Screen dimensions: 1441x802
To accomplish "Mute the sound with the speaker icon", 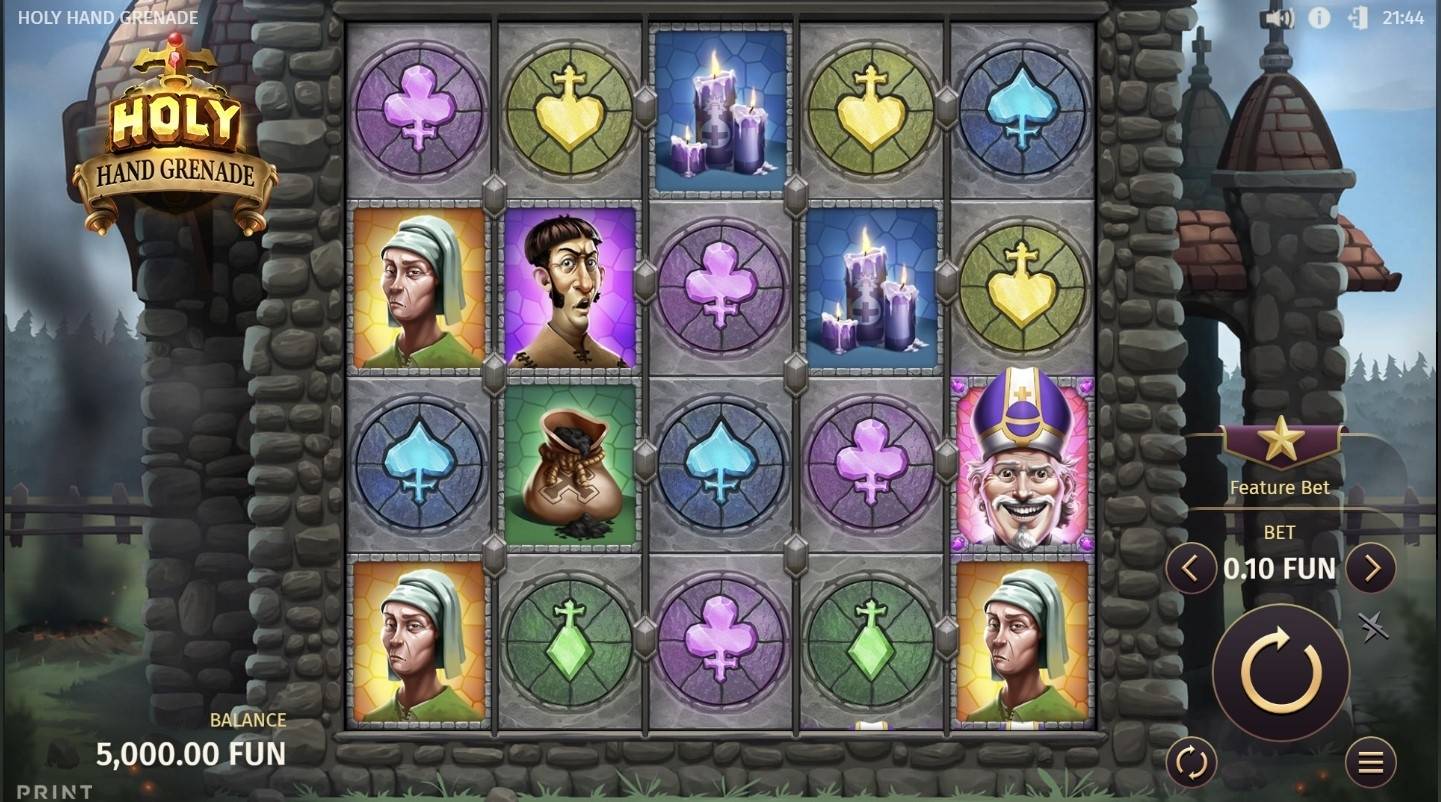I will pos(1279,18).
